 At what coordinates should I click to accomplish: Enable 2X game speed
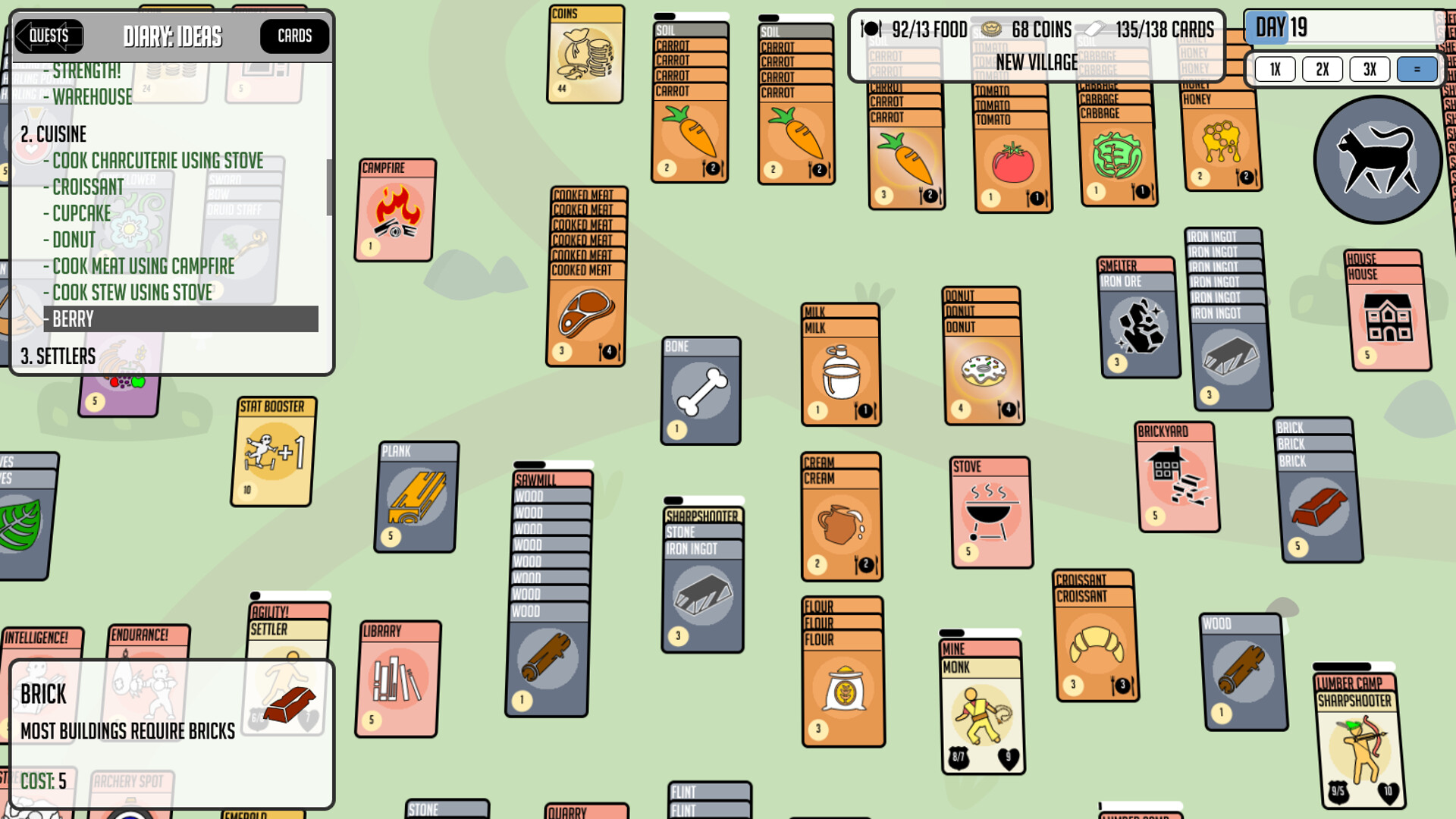[x=1323, y=69]
